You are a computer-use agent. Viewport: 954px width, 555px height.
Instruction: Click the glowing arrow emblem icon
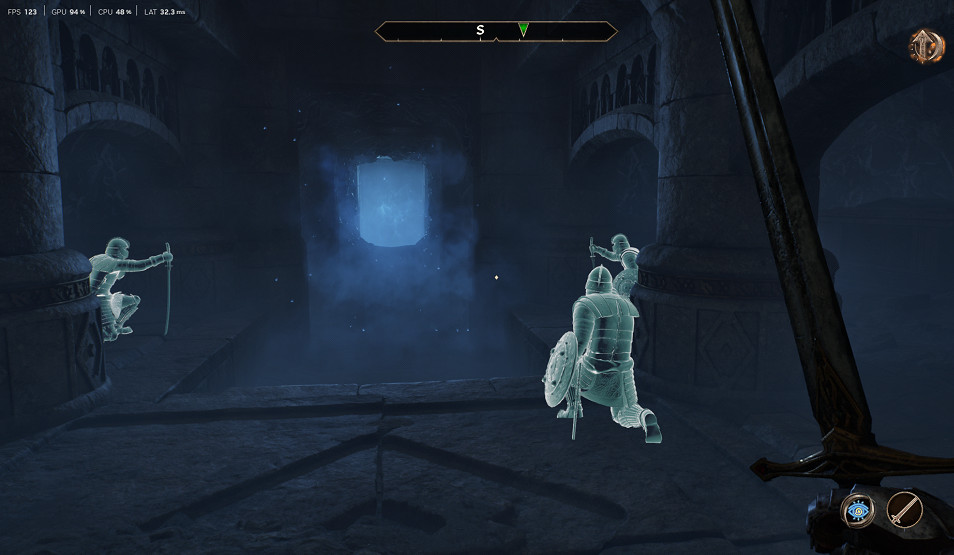pyautogui.click(x=925, y=46)
